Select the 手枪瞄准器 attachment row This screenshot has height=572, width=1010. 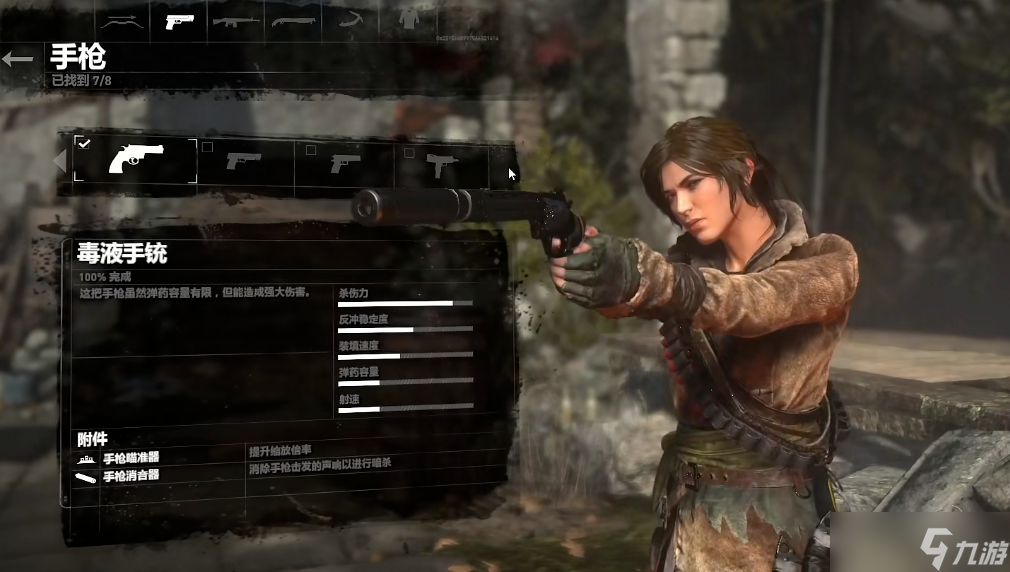point(130,457)
